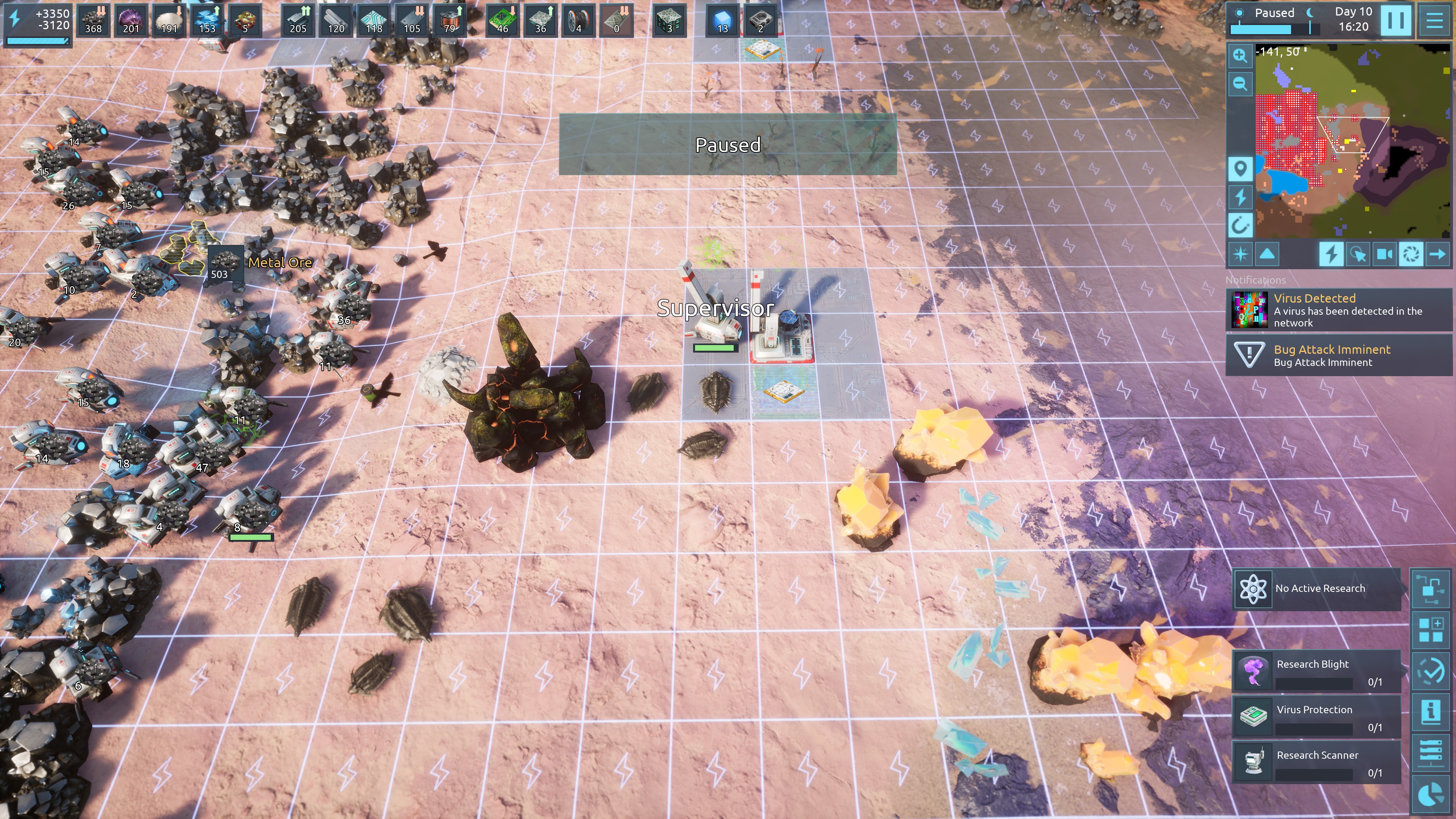This screenshot has width=1456, height=819.
Task: Click the compass star button under minimap
Action: pyautogui.click(x=1240, y=254)
